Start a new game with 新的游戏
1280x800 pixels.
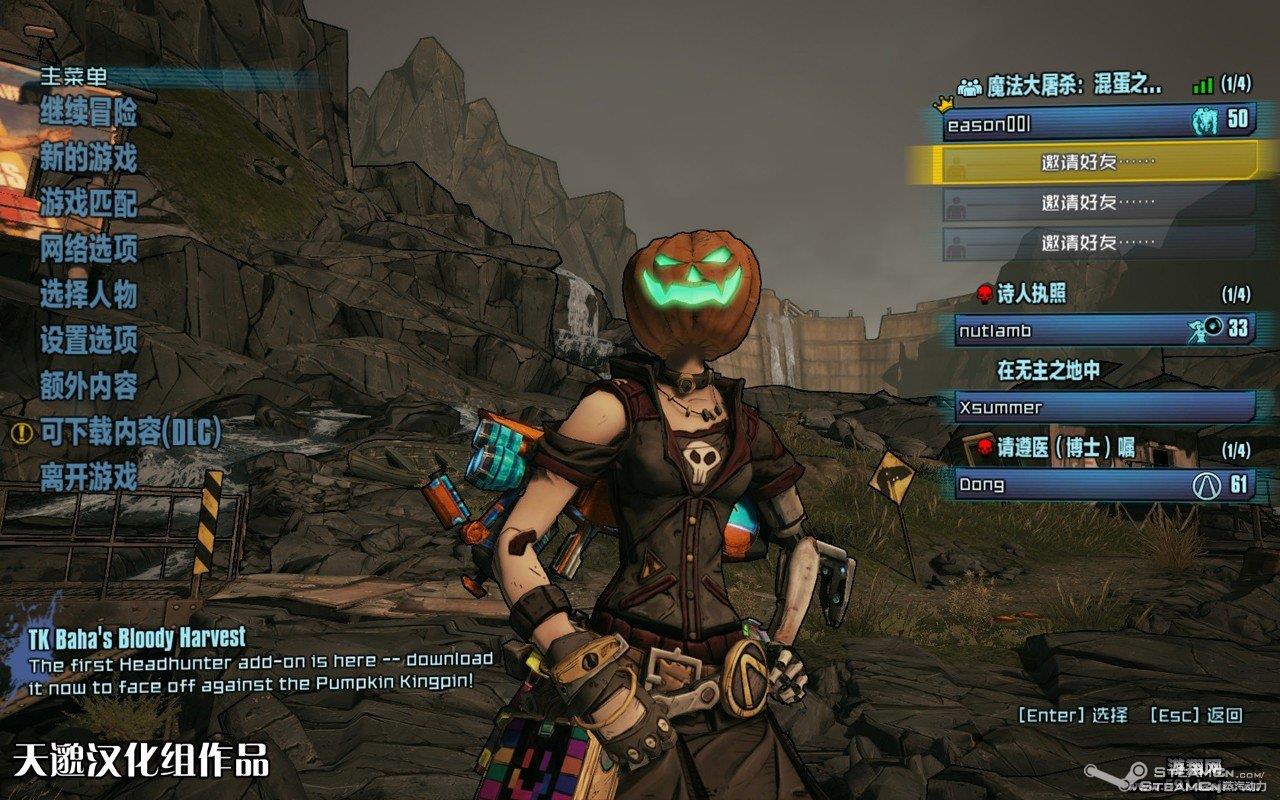(89, 158)
